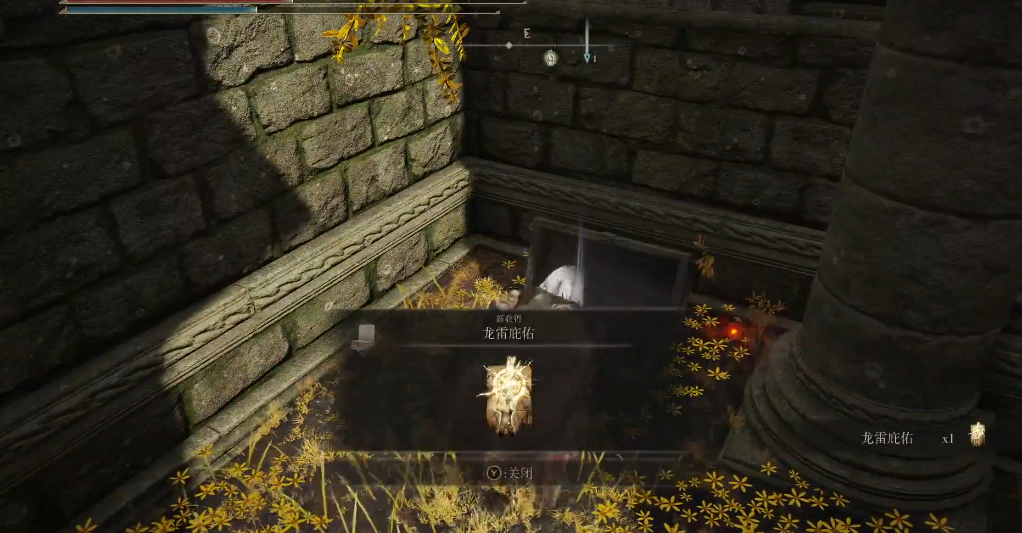
Task: Select the round glowing marker under the compass
Action: 550,58
